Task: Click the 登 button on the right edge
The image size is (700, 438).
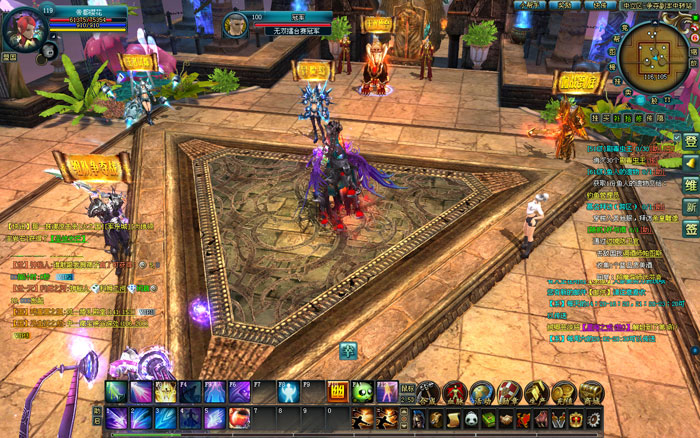Action: pos(690,141)
